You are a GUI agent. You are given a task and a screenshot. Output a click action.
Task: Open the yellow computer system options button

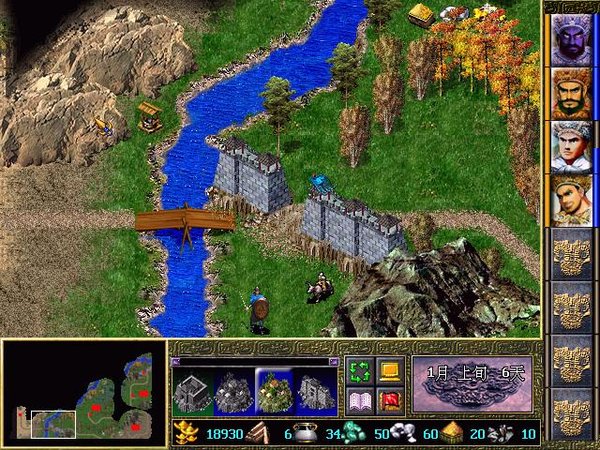[390, 371]
